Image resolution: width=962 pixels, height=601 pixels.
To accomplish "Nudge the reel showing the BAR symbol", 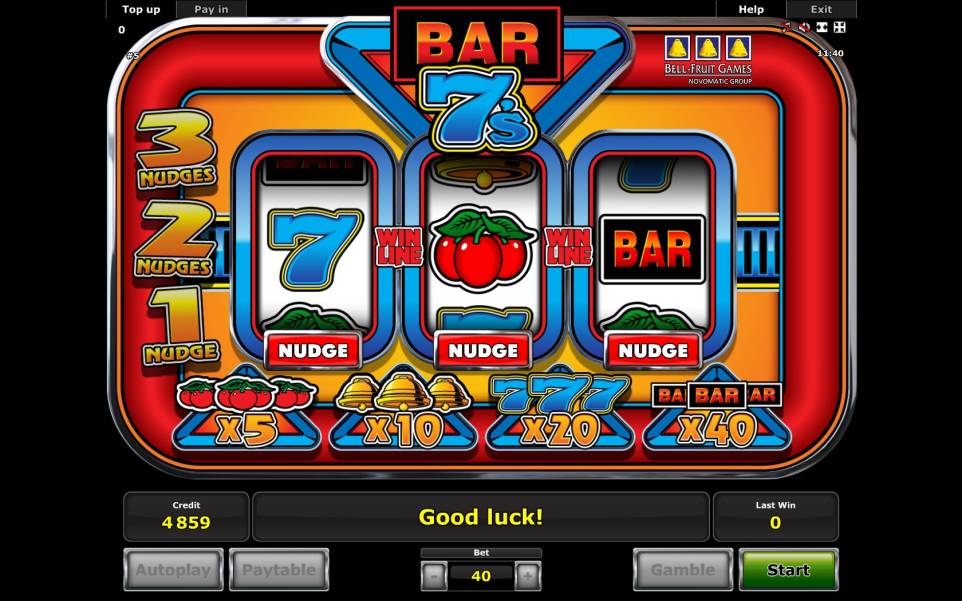I will 653,351.
